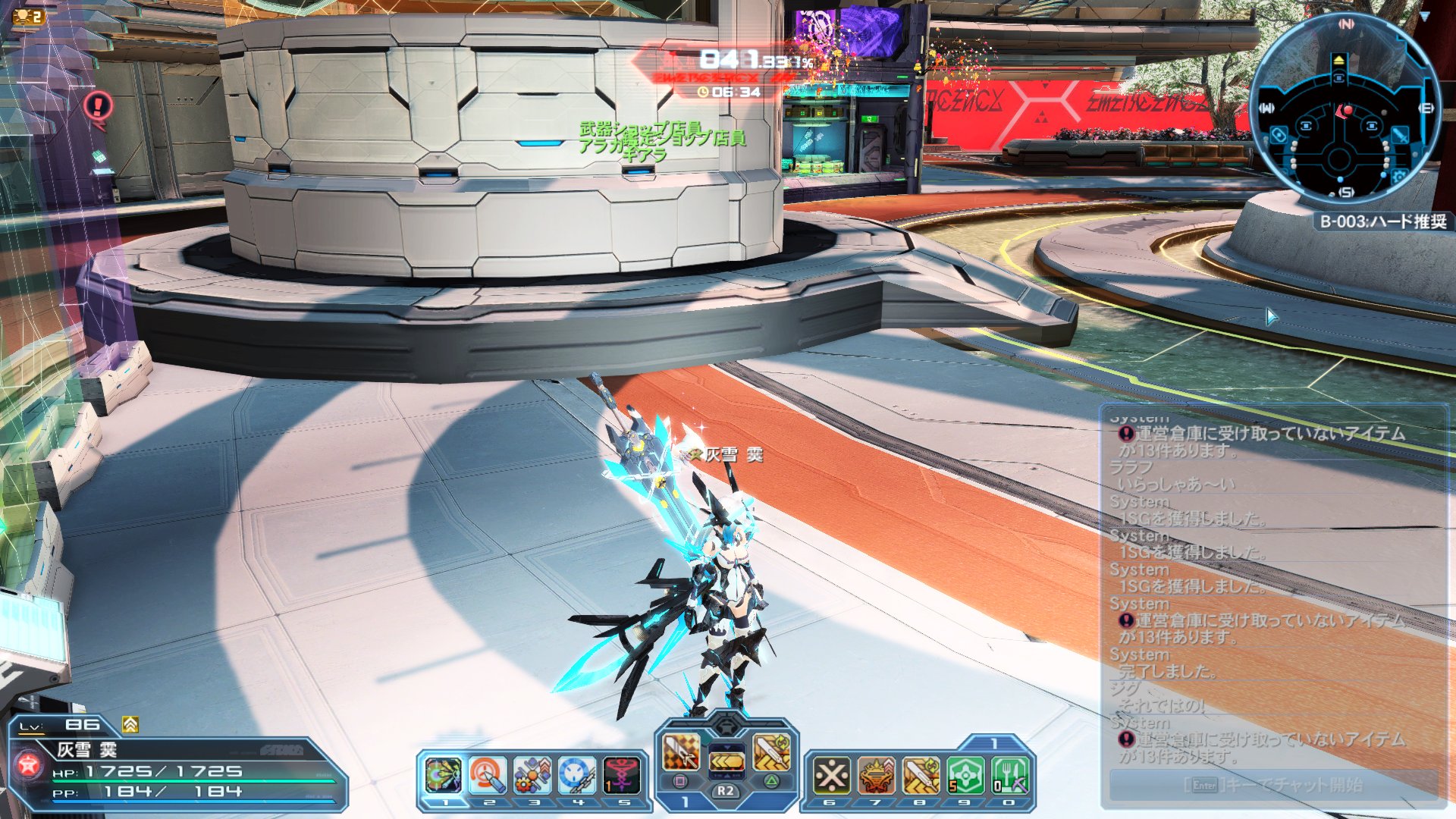Viewport: 1456px width, 819px height.
Task: Select the white X-cross skill in slot 6
Action: [x=831, y=776]
